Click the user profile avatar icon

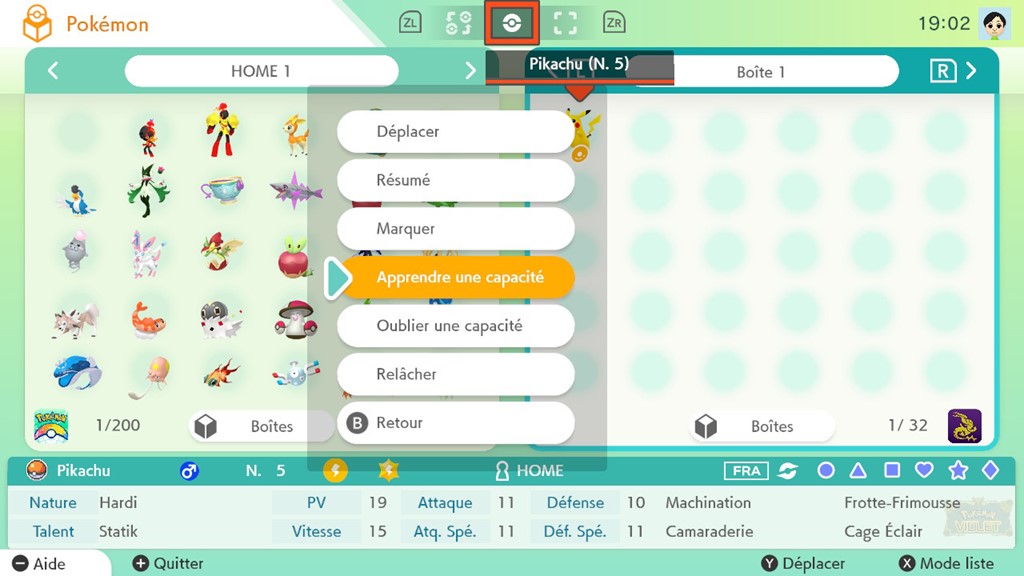(995, 23)
